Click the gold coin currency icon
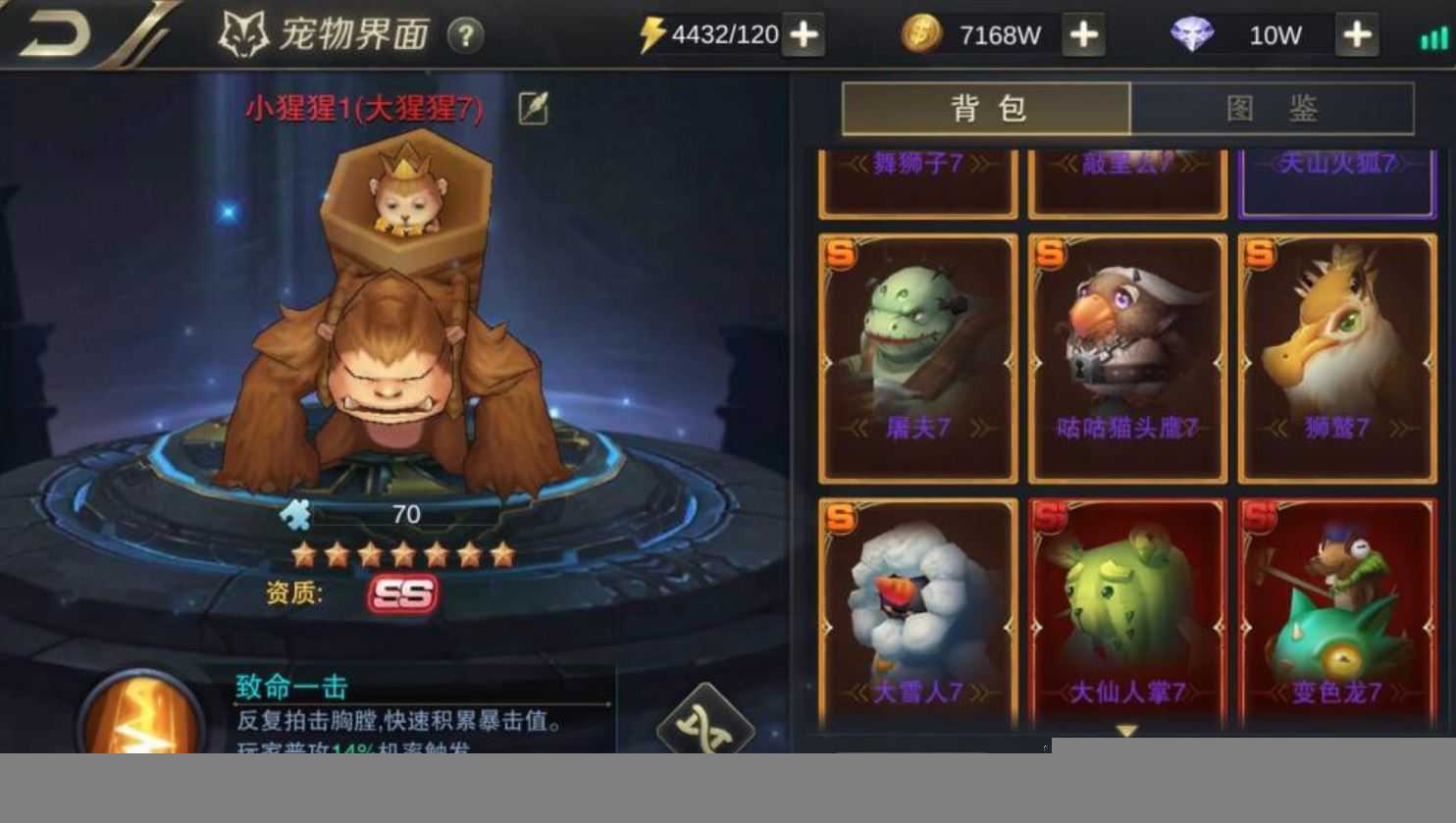The height and width of the screenshot is (823, 1456). coord(924,32)
